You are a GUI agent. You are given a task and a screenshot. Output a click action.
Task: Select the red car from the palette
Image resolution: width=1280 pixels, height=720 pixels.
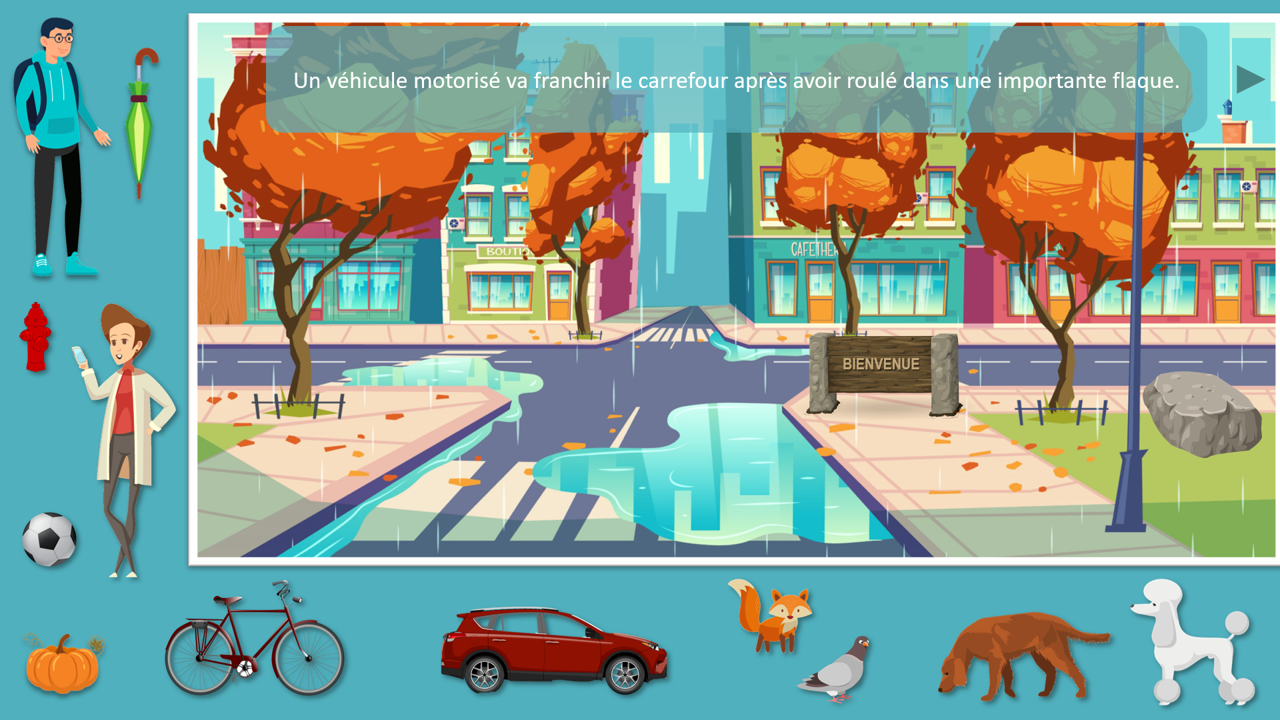554,650
